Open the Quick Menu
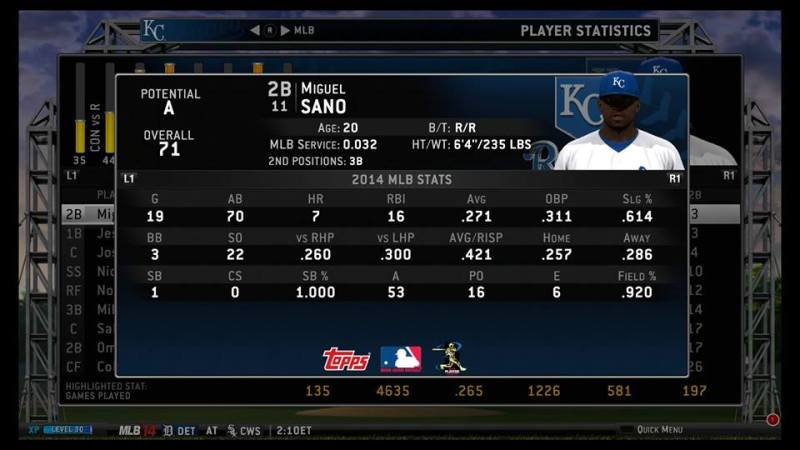Image resolution: width=800 pixels, height=450 pixels. click(658, 430)
